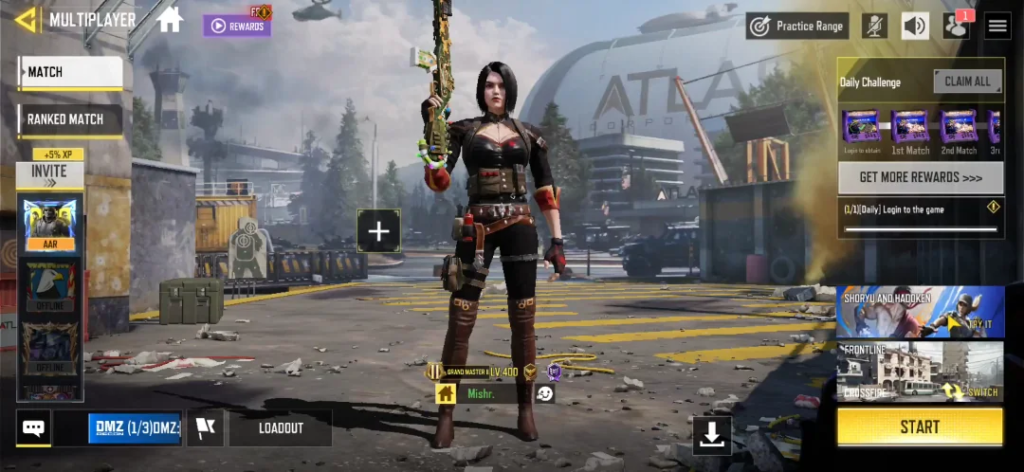Add a teammate with the plus slot
The width and height of the screenshot is (1024, 472).
[378, 231]
